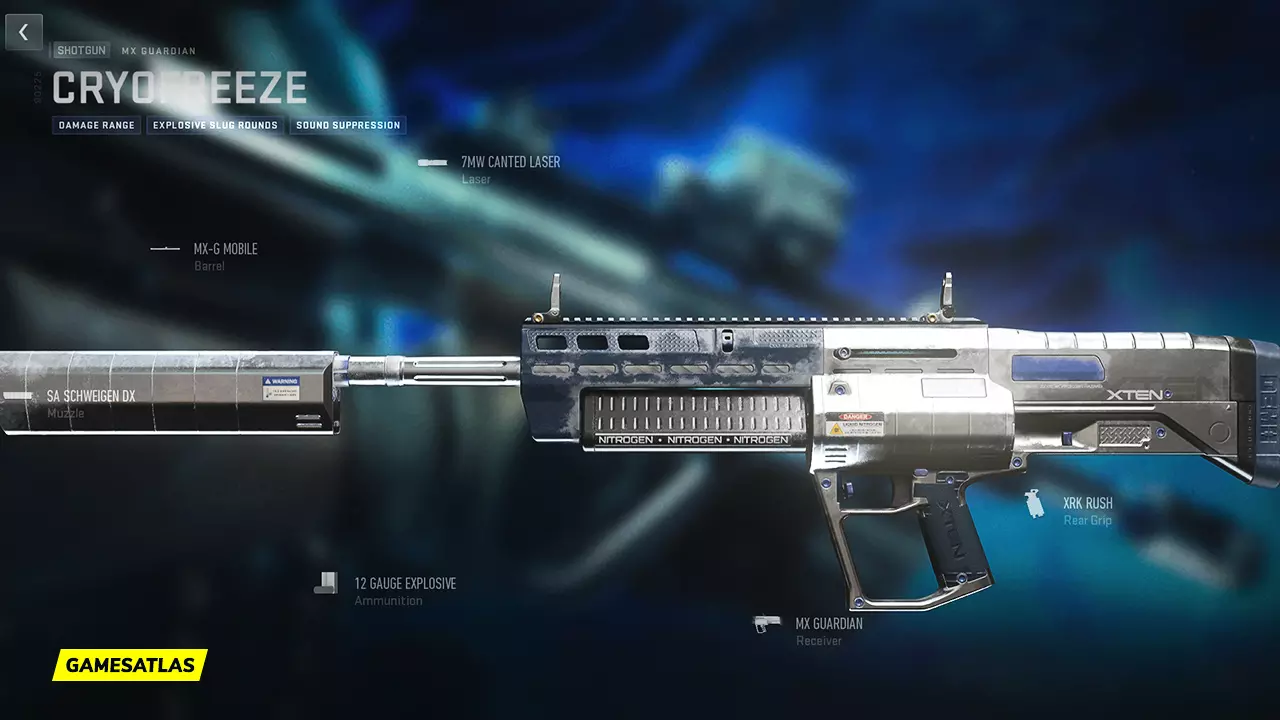Go back using the arrow button

point(24,33)
